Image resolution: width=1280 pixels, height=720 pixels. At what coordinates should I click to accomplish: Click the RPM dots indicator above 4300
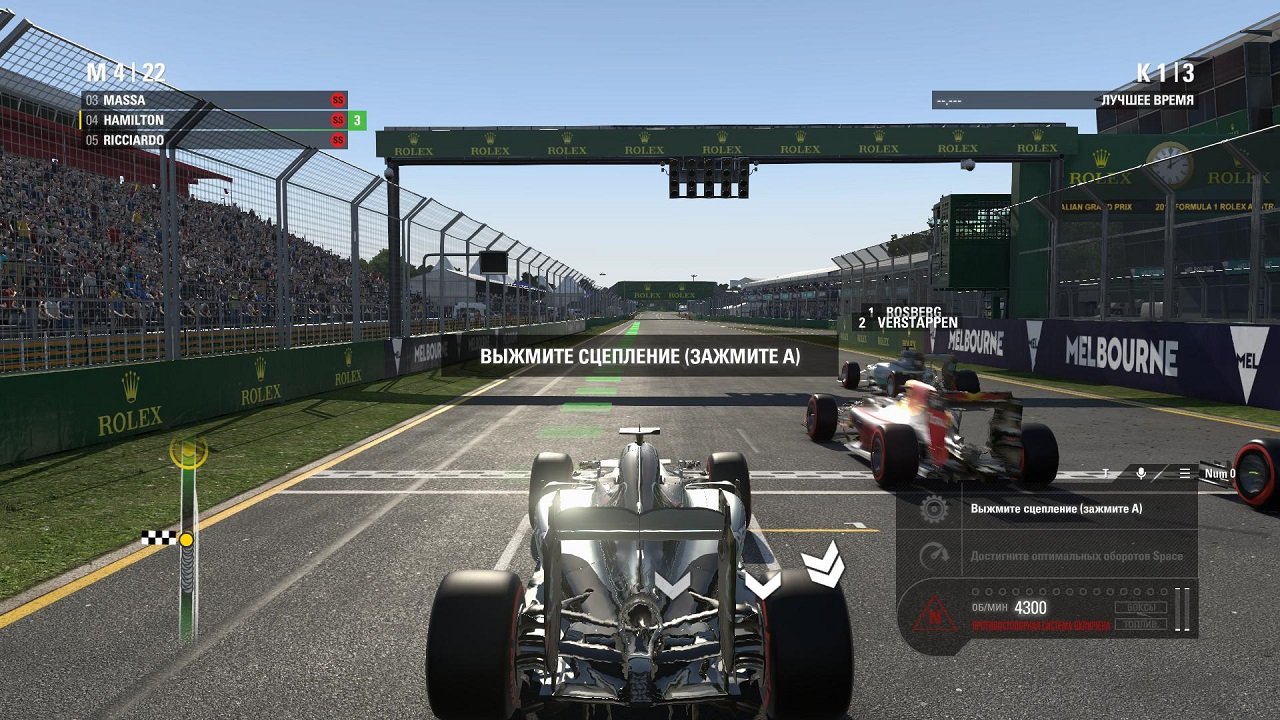pos(1069,590)
